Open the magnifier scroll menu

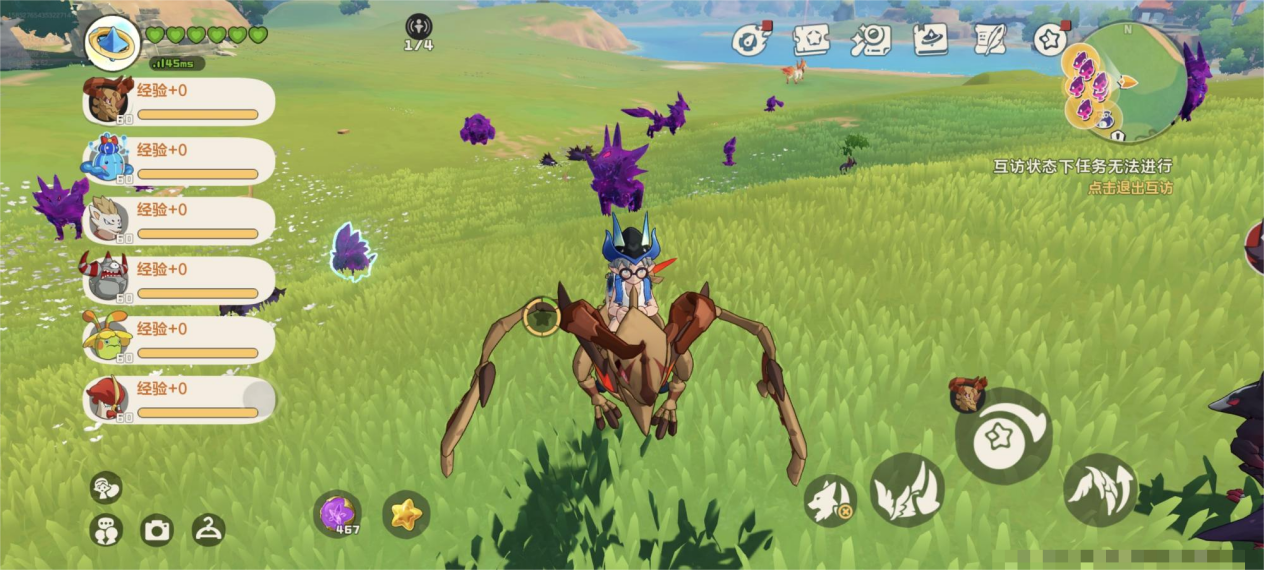click(870, 40)
